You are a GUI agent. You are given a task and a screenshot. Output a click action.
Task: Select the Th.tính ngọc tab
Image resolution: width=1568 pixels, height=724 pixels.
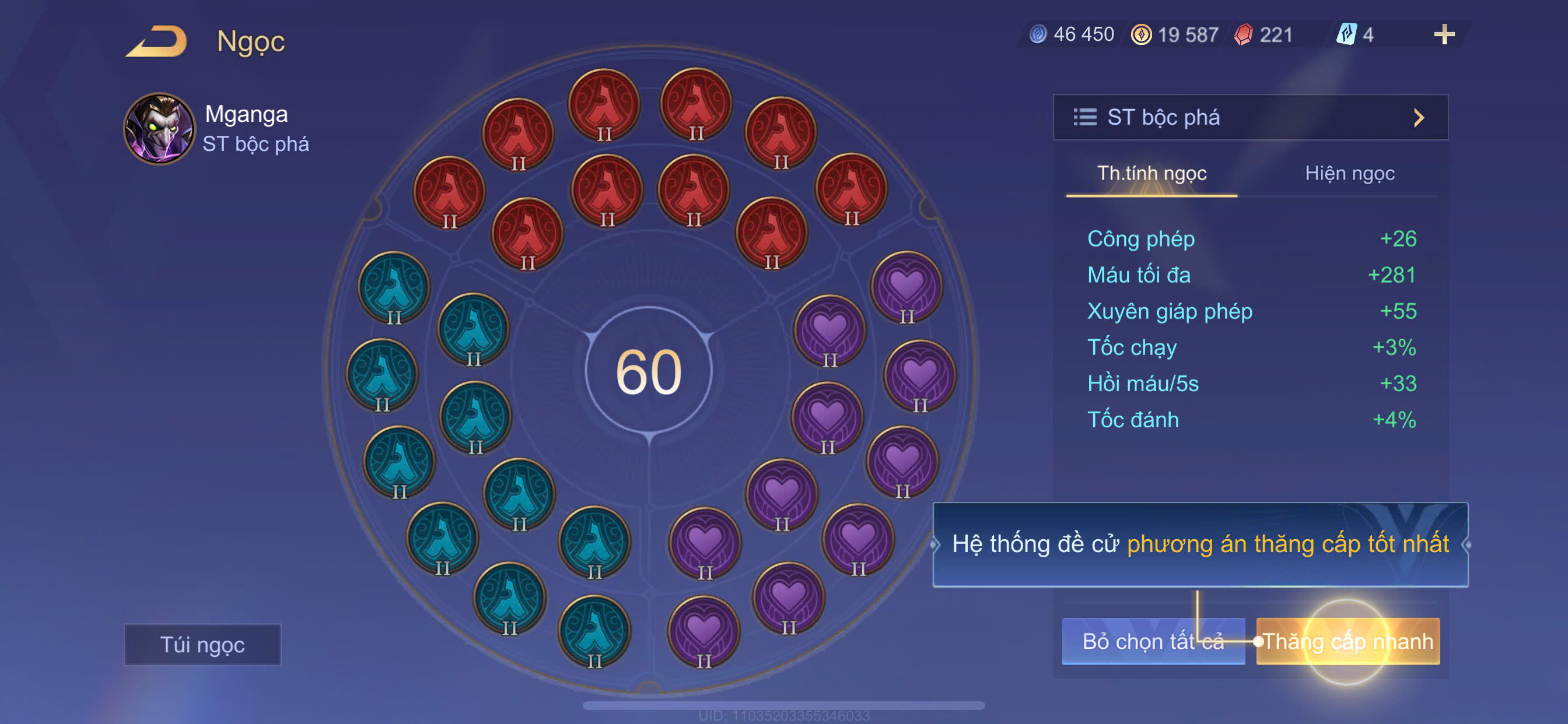pos(1151,173)
